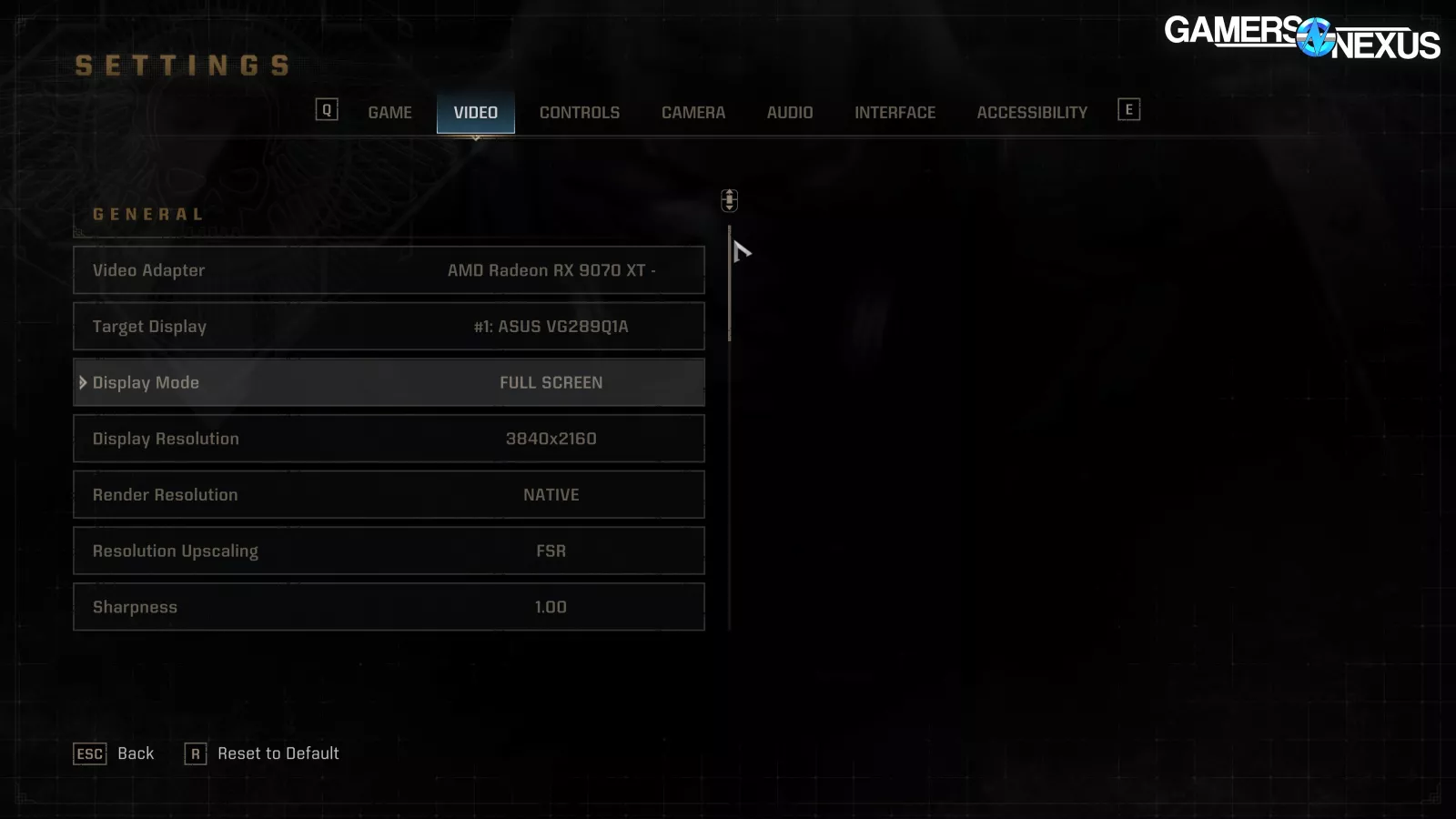
Task: Show the Audio settings tab
Action: pos(789,113)
